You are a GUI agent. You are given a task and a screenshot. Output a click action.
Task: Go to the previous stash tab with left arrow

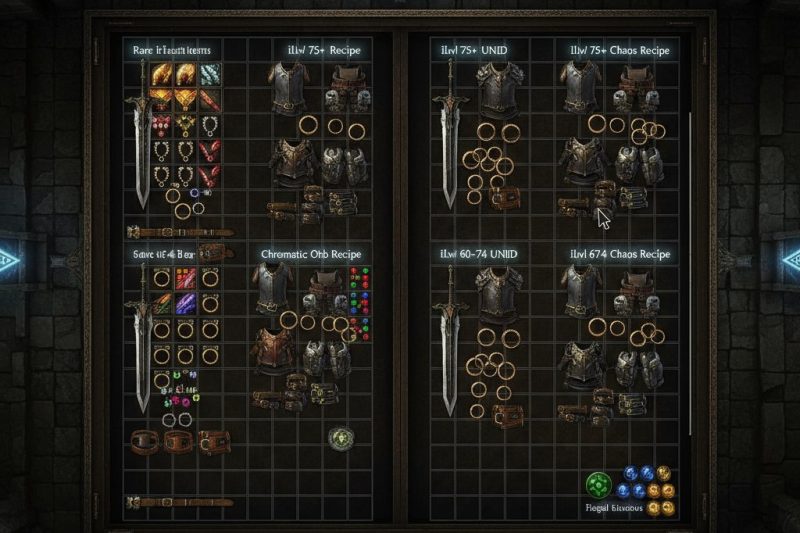tap(8, 260)
